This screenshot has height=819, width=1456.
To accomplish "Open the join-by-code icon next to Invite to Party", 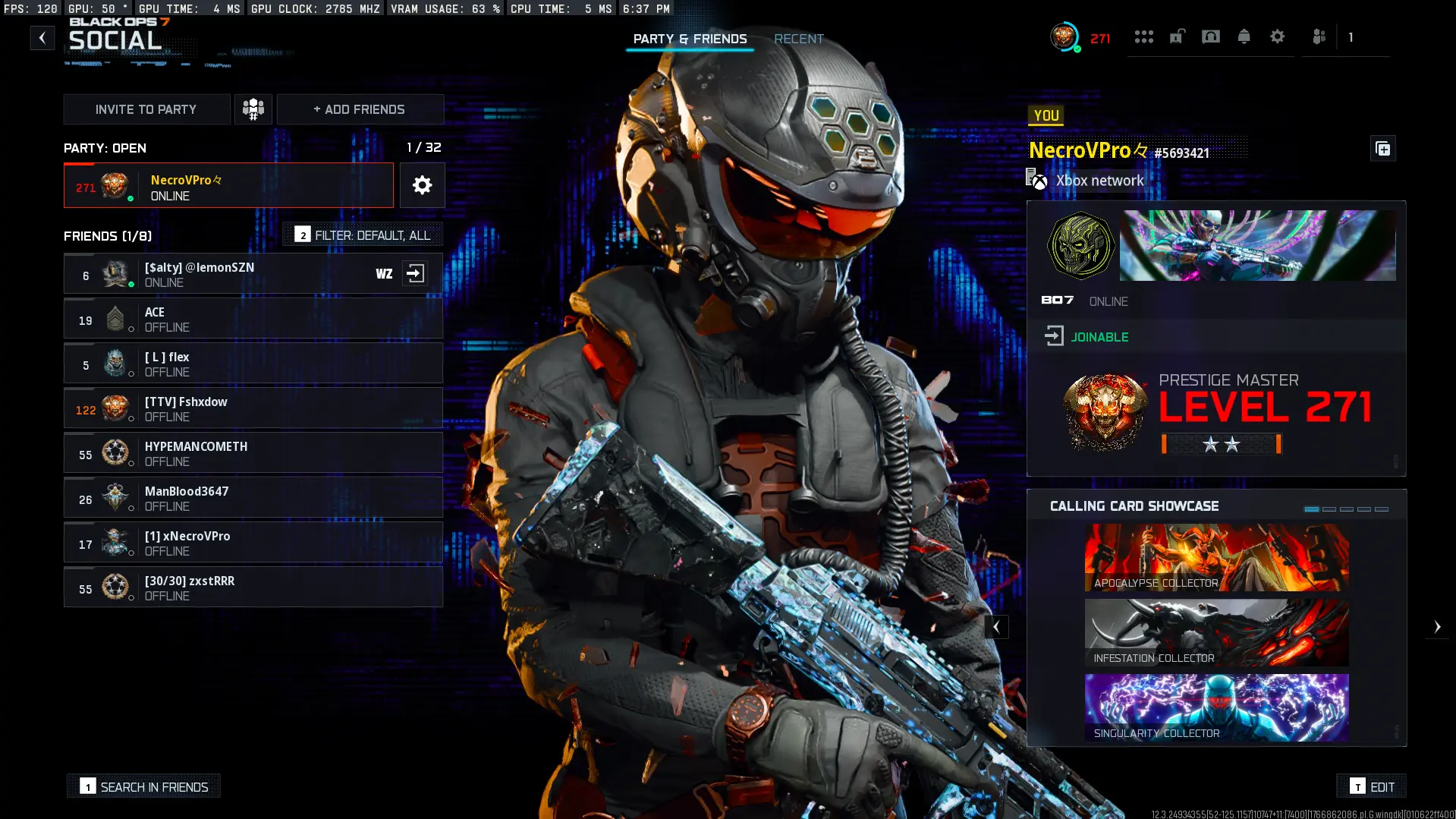I will coord(253,109).
